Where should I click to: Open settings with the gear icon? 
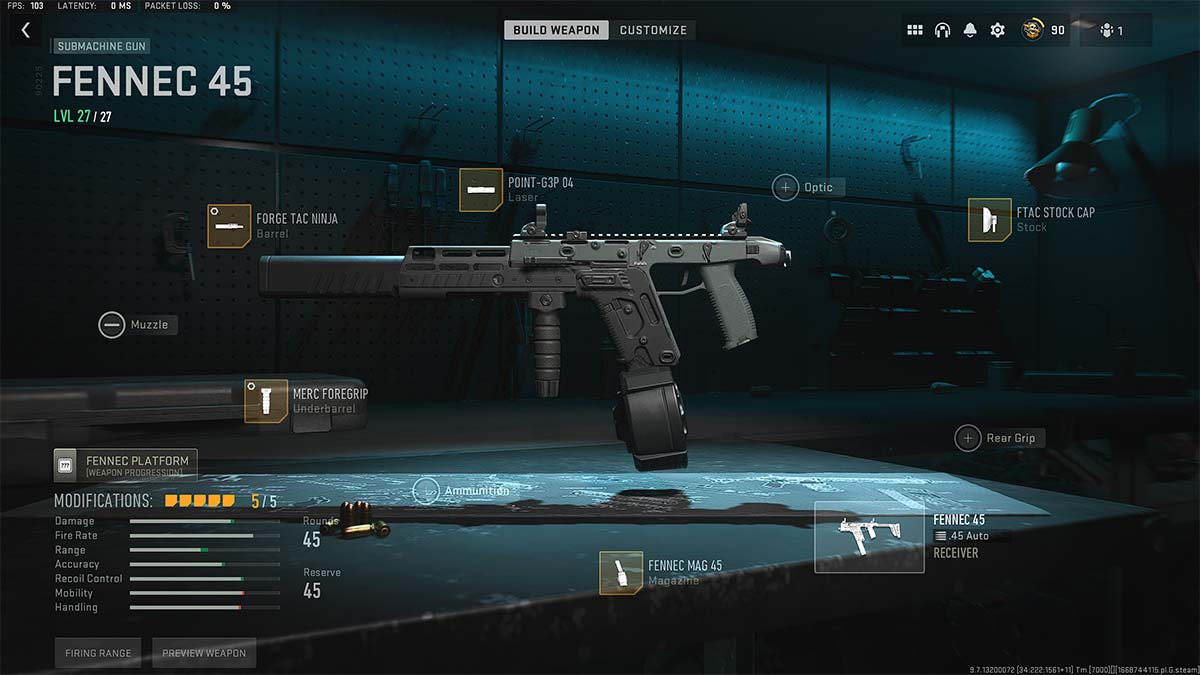tap(997, 30)
